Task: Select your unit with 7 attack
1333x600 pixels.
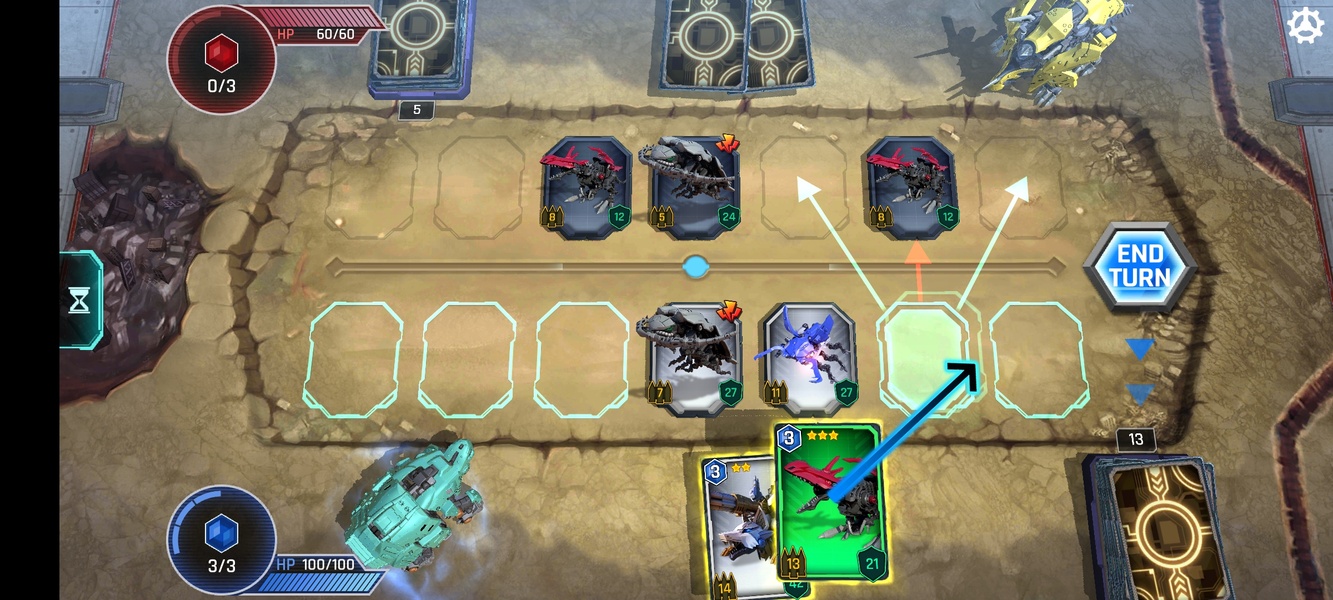Action: [x=692, y=358]
